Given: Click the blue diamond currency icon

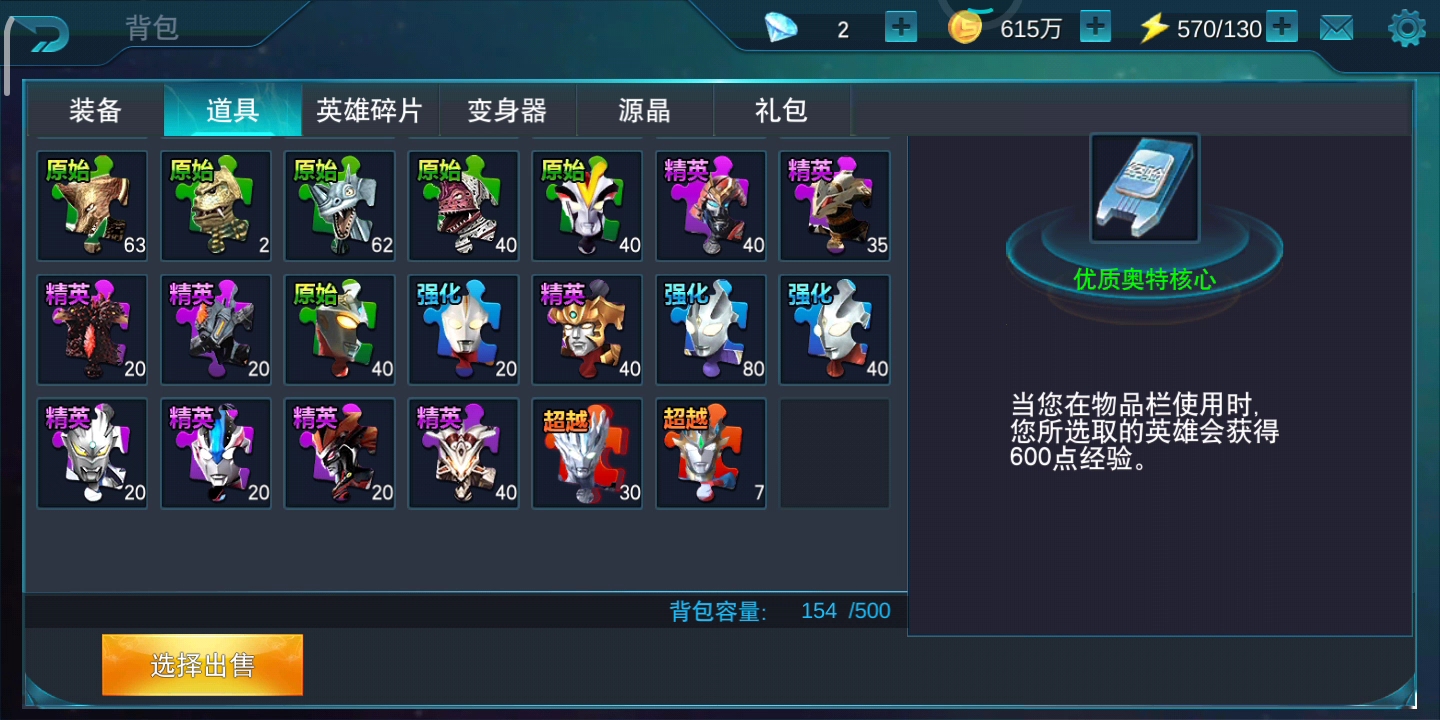Looking at the screenshot, I should click(782, 28).
